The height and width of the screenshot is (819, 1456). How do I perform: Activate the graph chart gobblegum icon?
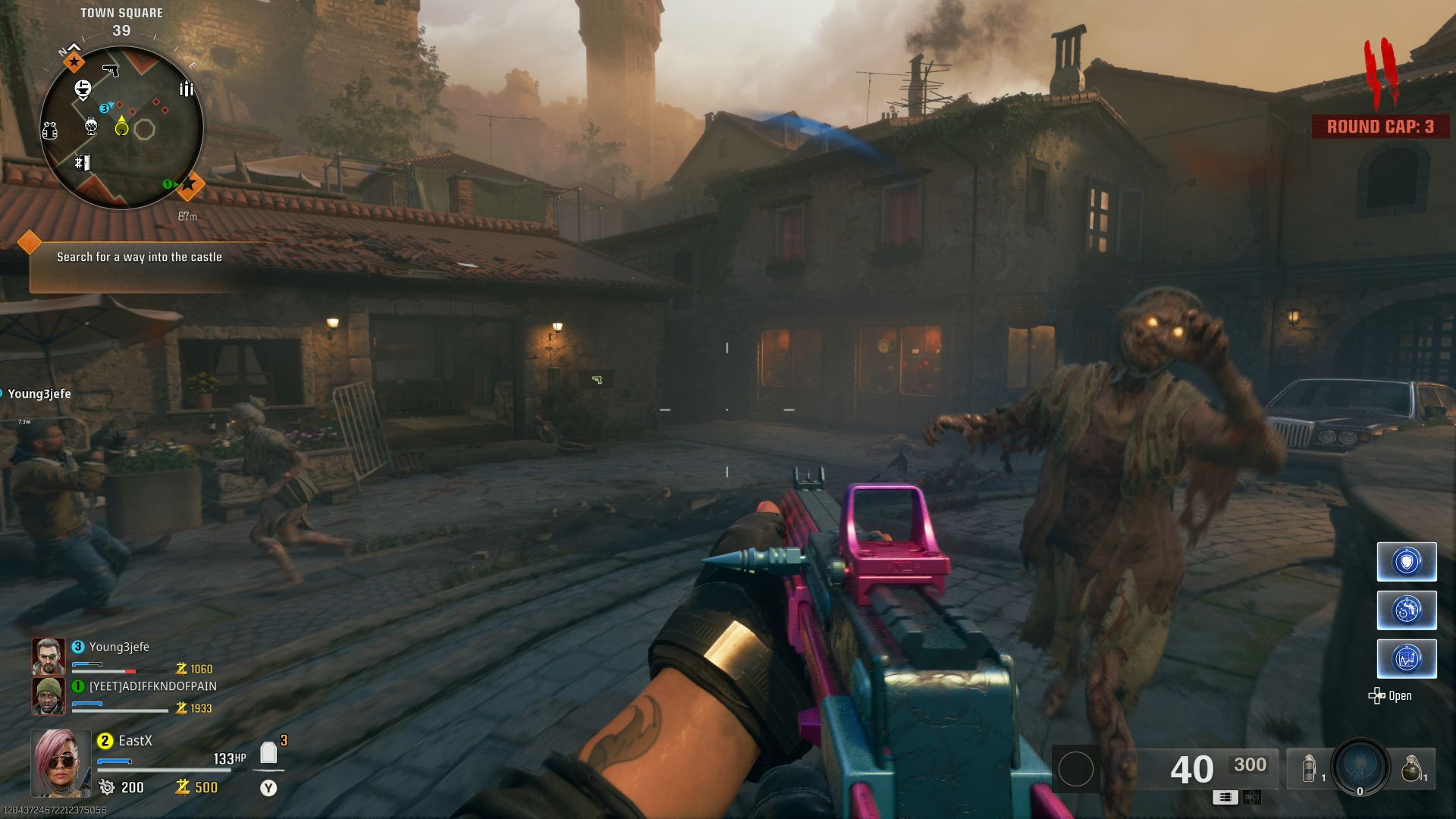tap(1407, 658)
